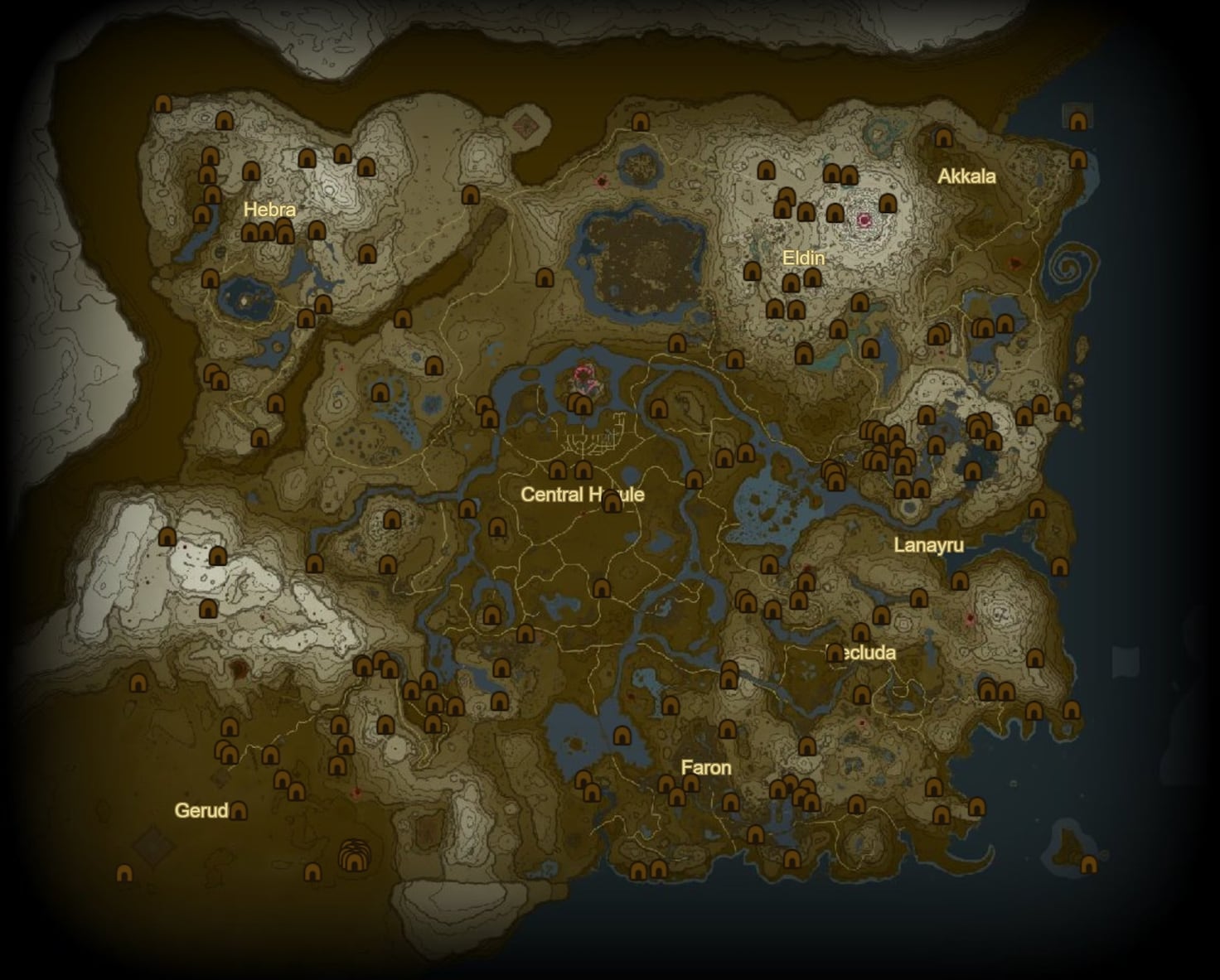Select the cave marker on the southeastern island

tap(1088, 865)
